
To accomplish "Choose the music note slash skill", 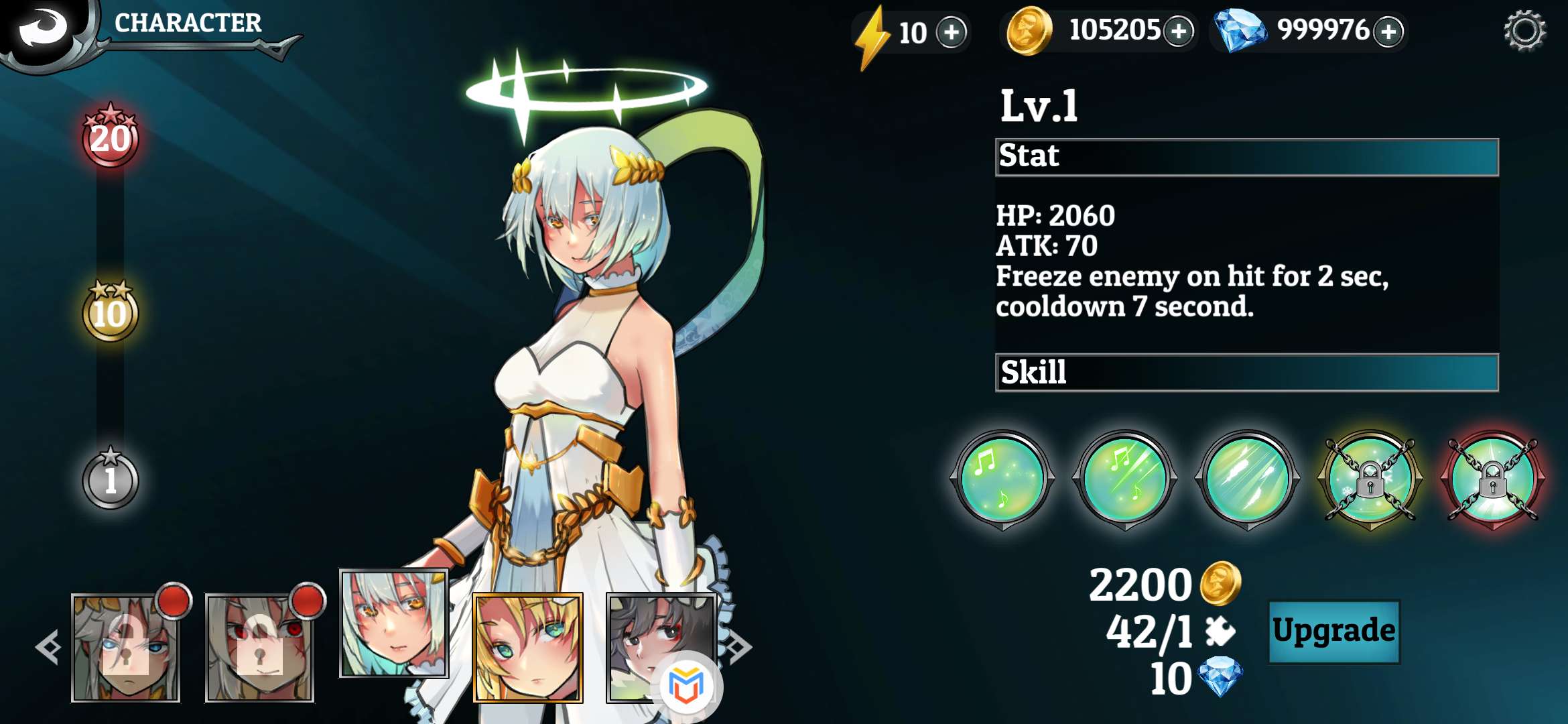I will tap(1124, 479).
